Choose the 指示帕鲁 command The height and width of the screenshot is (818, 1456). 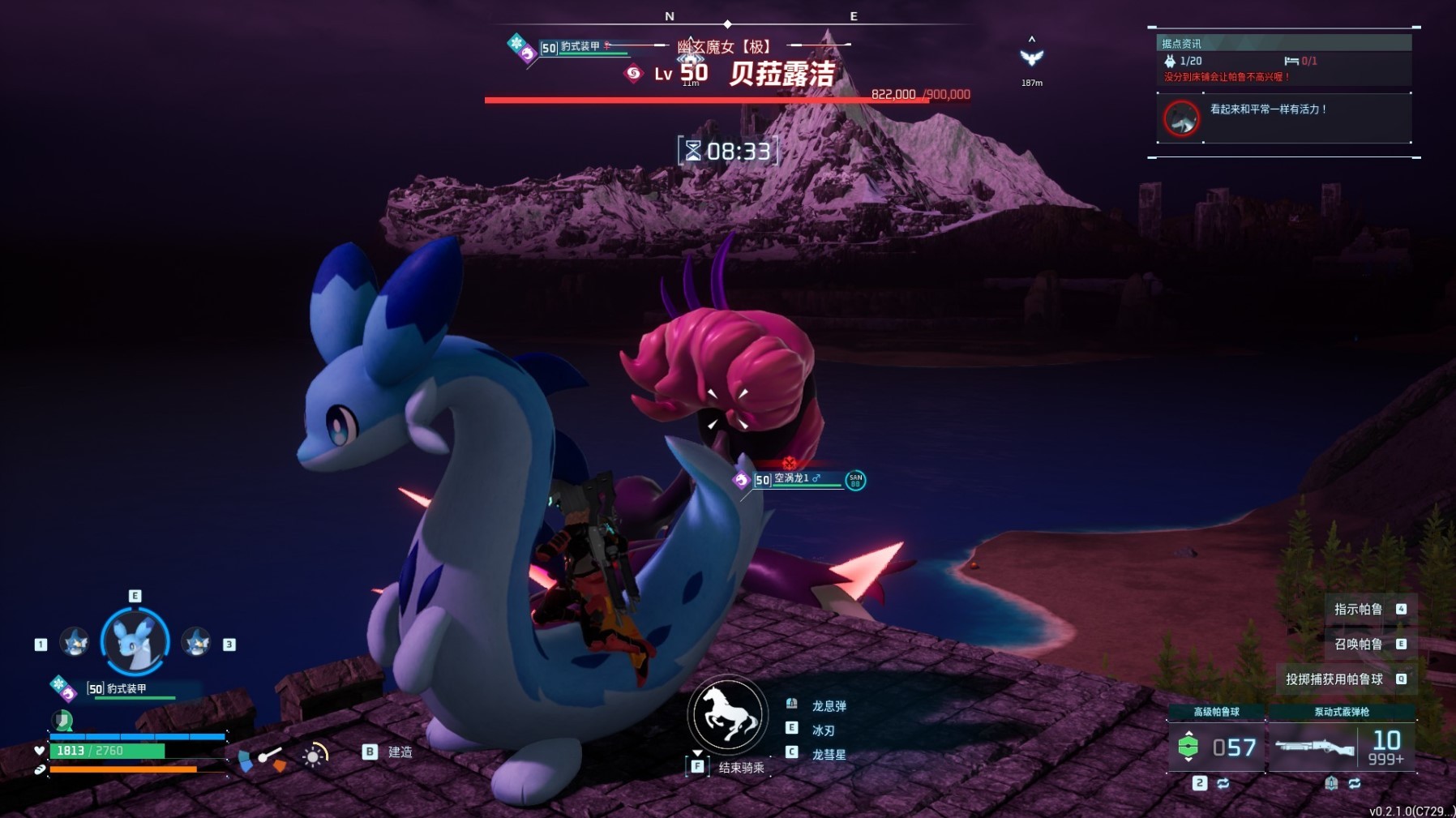1359,609
